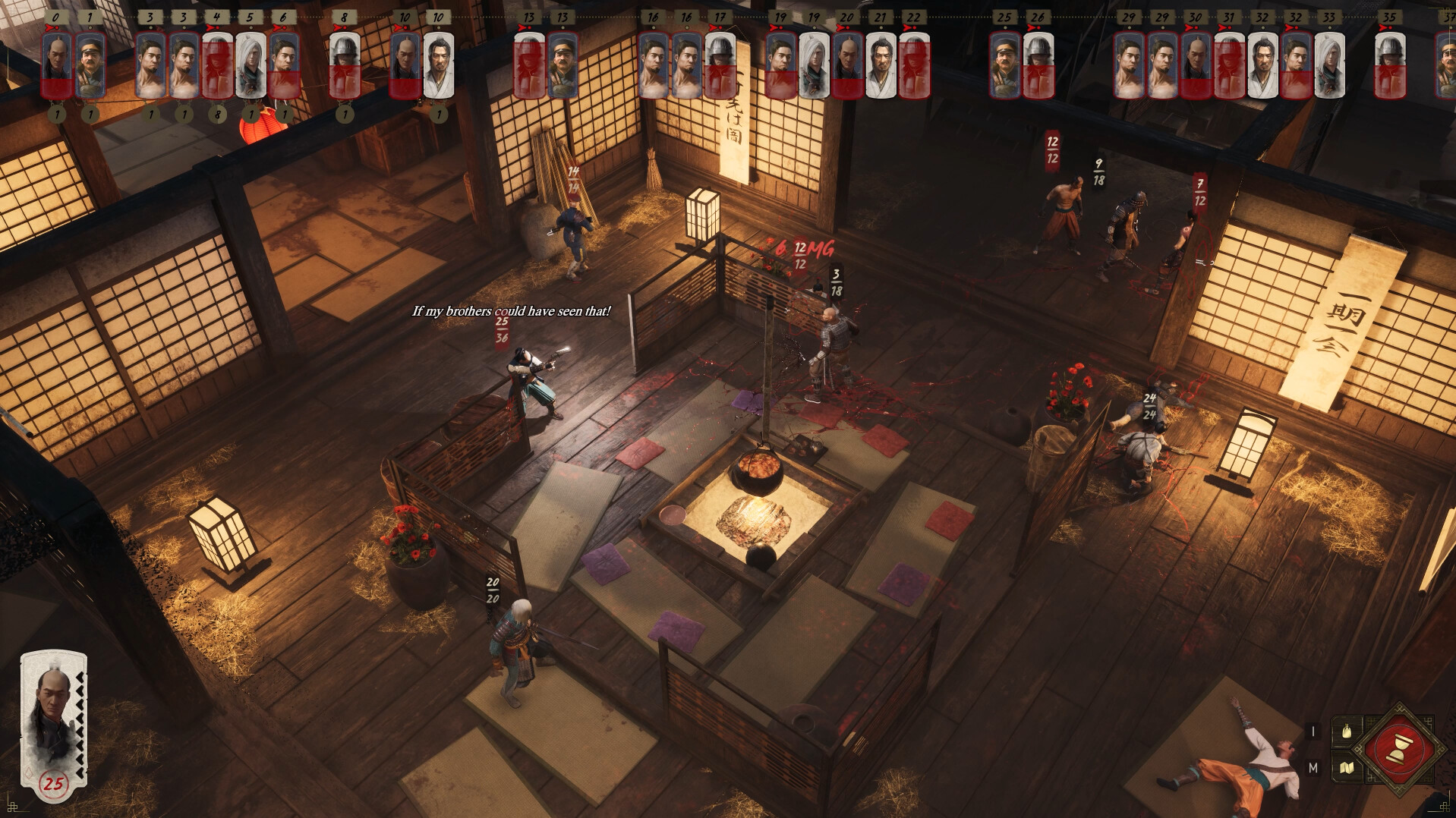The image size is (1456, 818).
Task: Open the inventory pouch icon
Action: click(x=1347, y=731)
